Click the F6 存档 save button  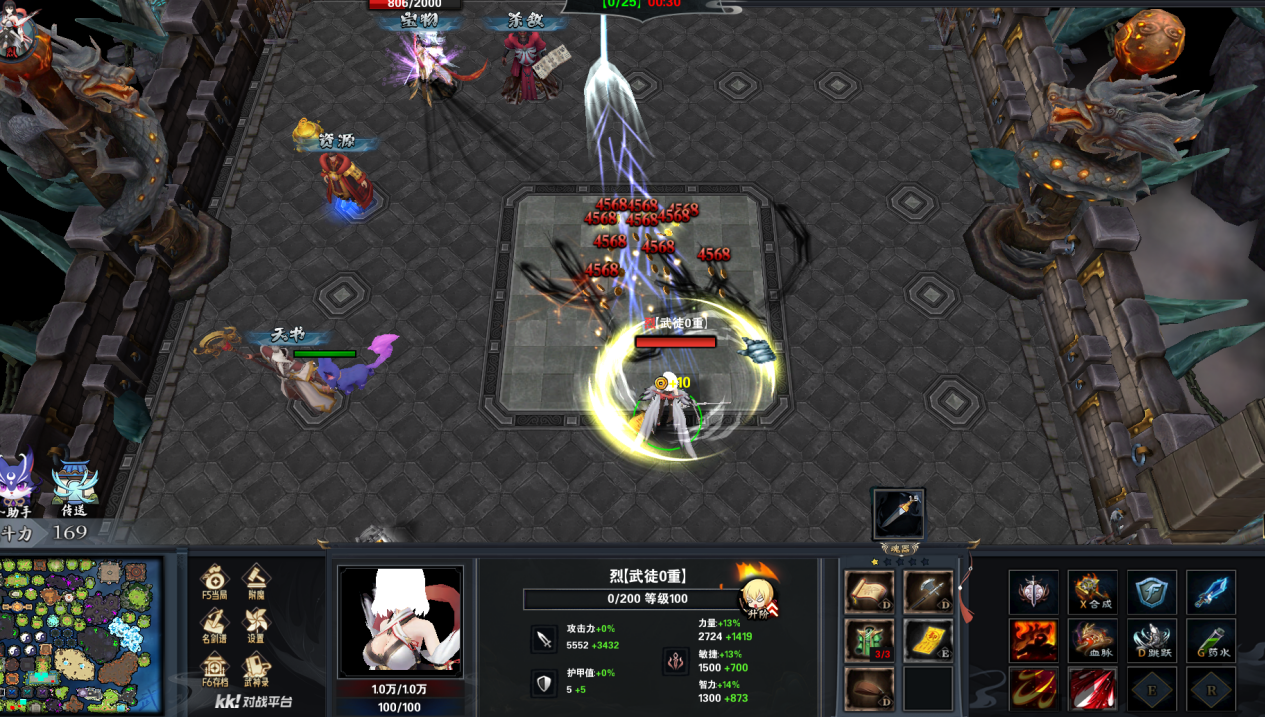(215, 667)
